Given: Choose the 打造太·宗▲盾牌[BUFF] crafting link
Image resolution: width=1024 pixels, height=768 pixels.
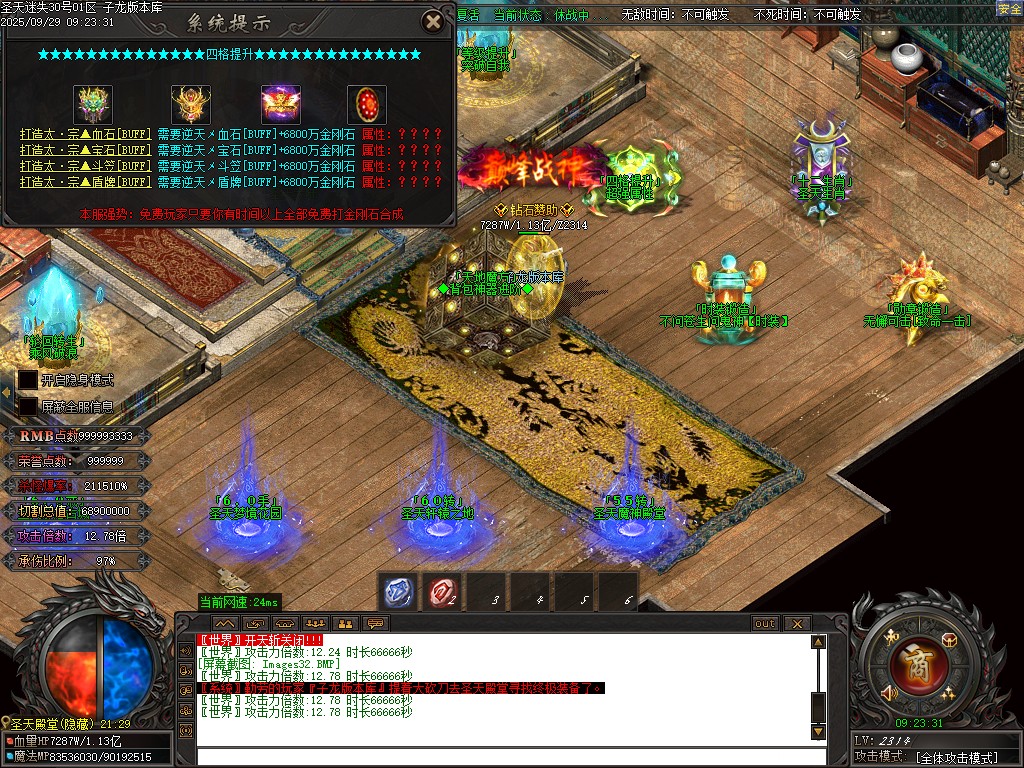Looking at the screenshot, I should (85, 182).
